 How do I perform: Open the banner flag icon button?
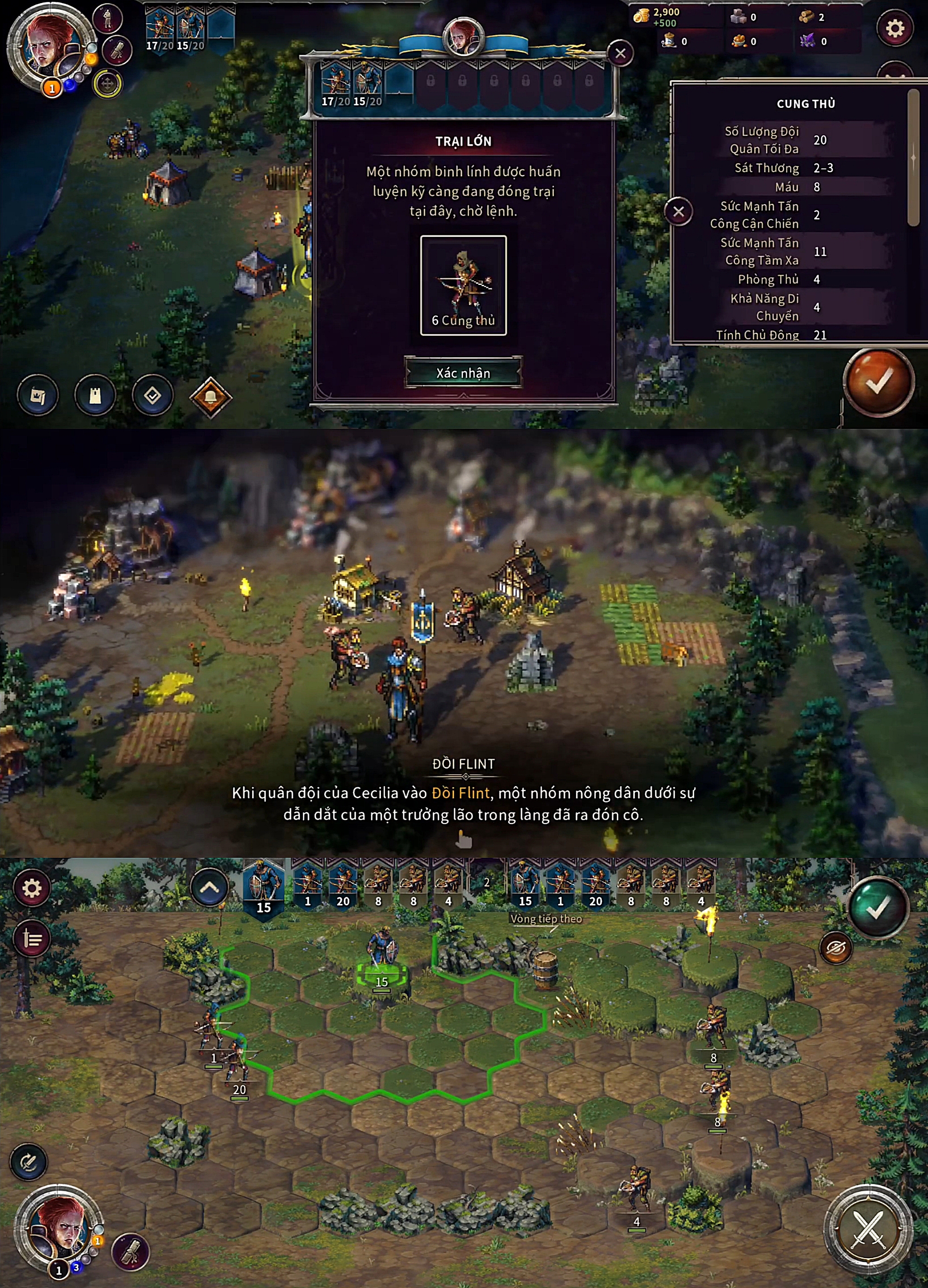pos(38,395)
